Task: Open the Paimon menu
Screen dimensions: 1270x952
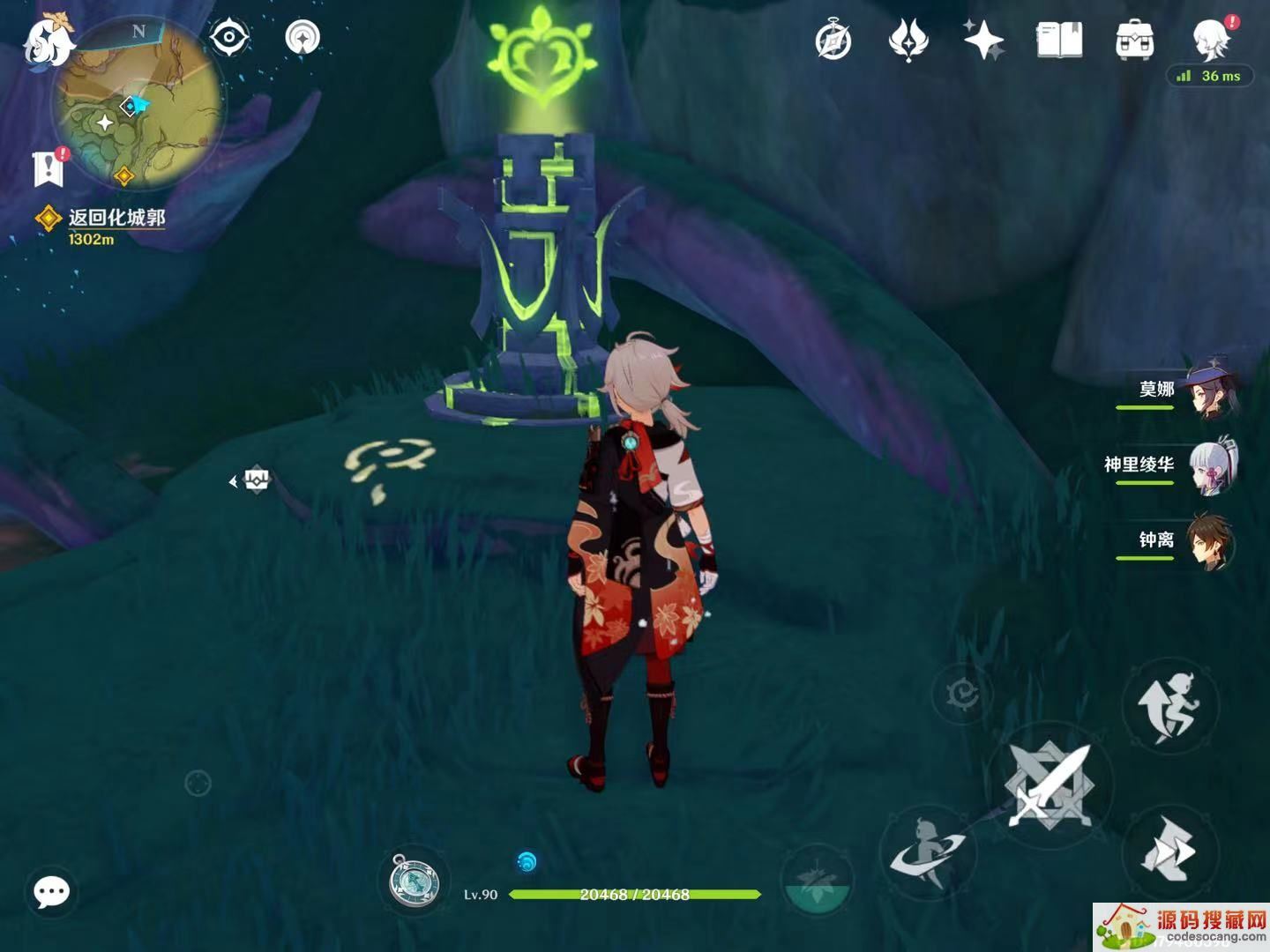Action: pos(51,39)
